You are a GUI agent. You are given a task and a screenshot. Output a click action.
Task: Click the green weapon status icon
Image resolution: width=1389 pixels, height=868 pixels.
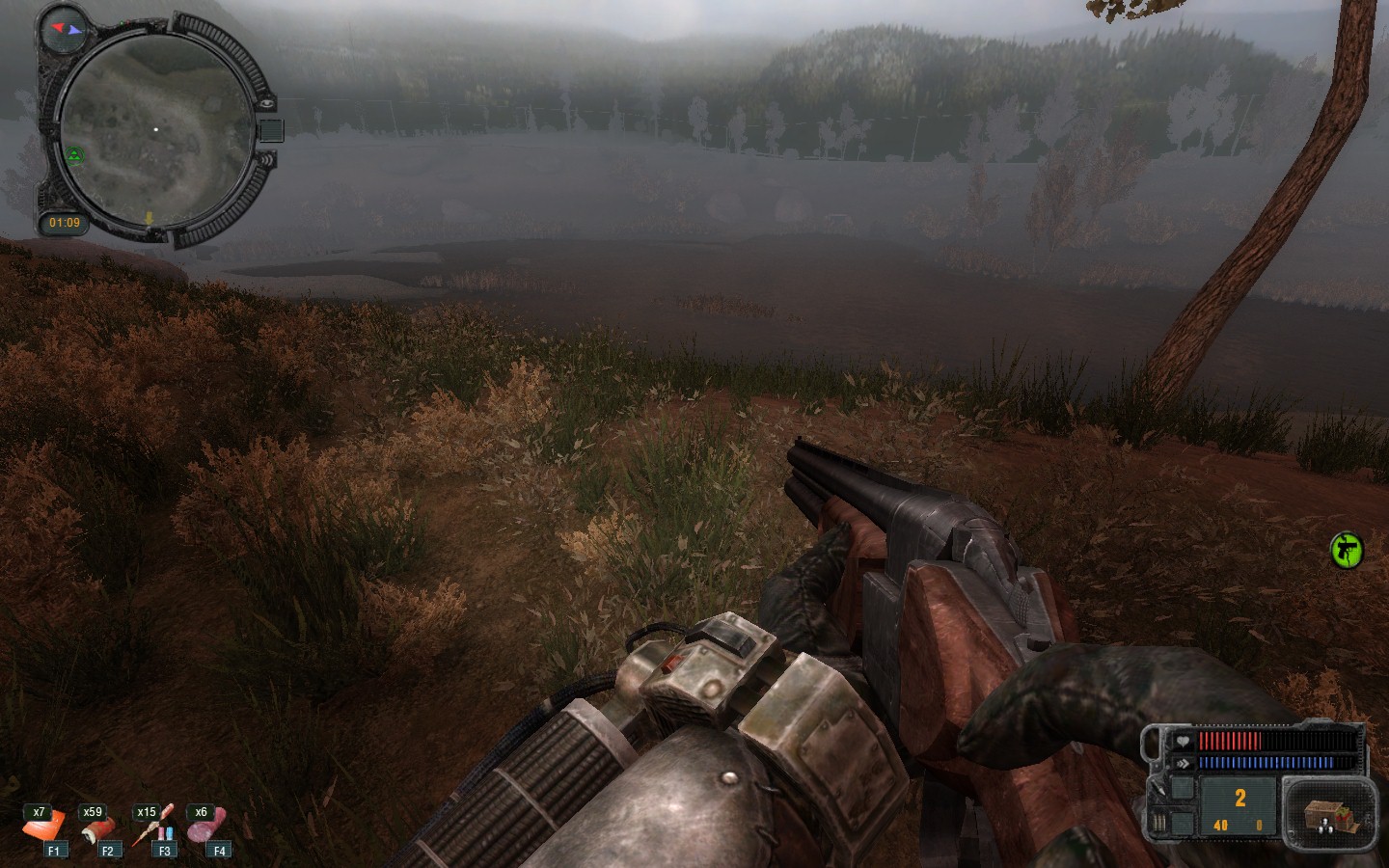click(x=1346, y=551)
